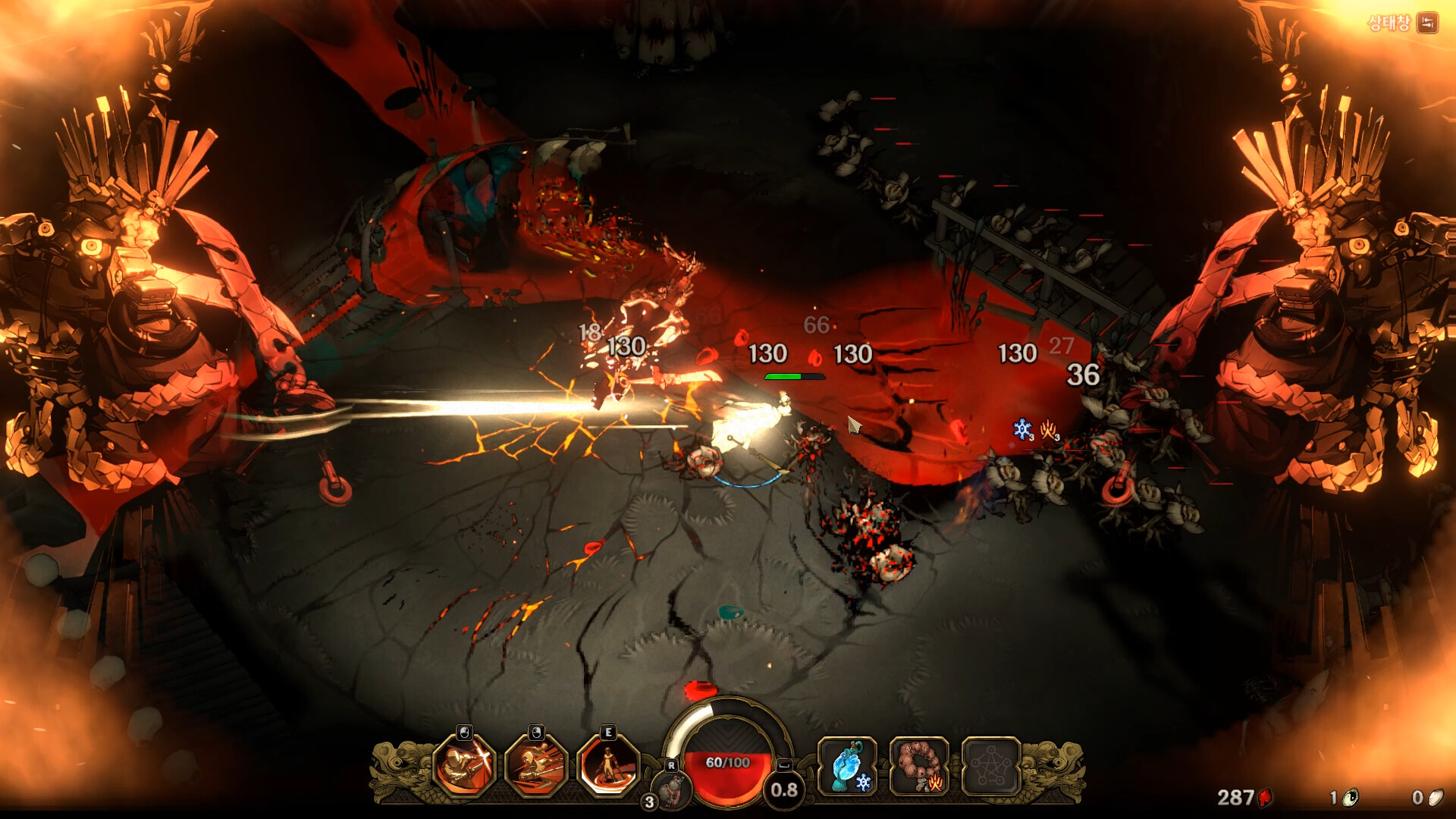Activate the sword slash attack skill
This screenshot has height=819, width=1456.
[464, 766]
